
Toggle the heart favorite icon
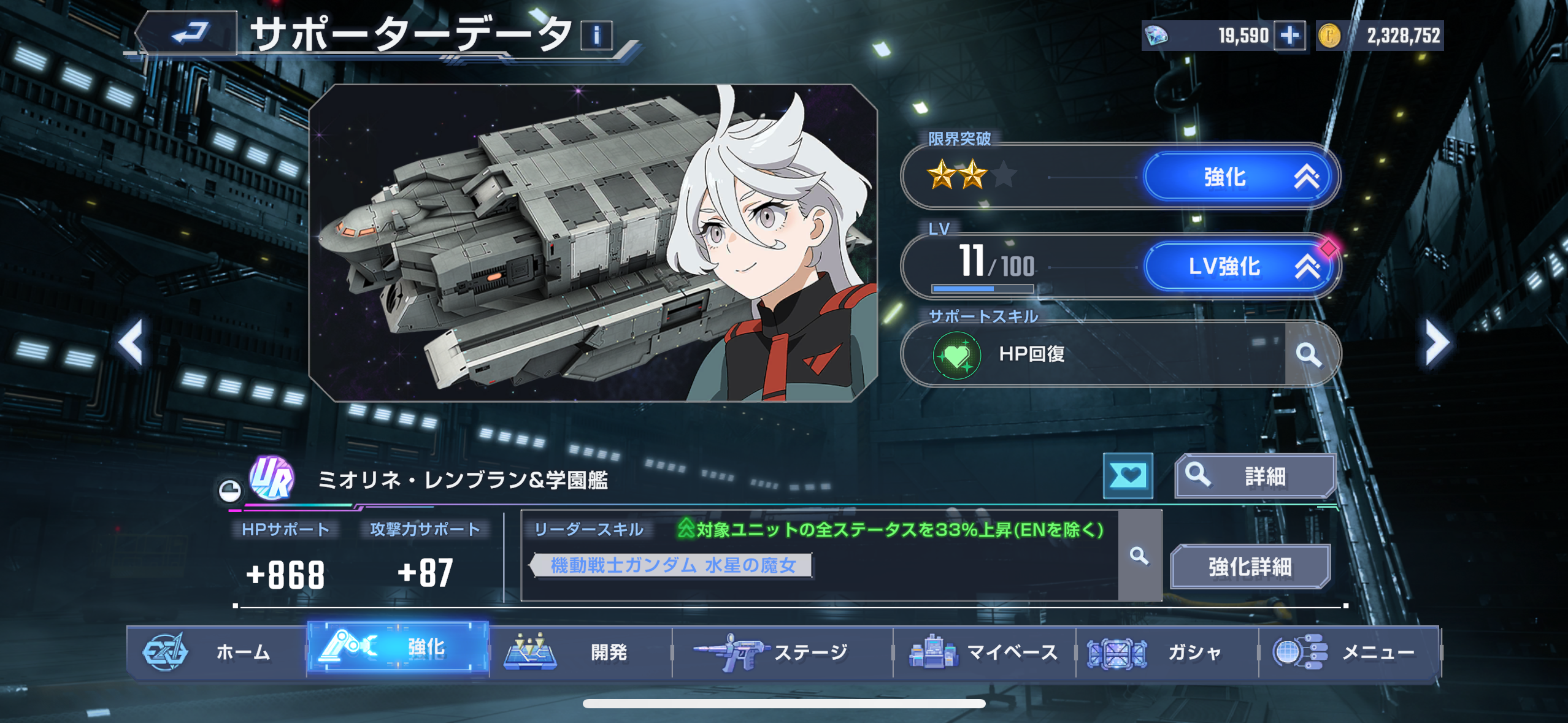(x=1128, y=476)
